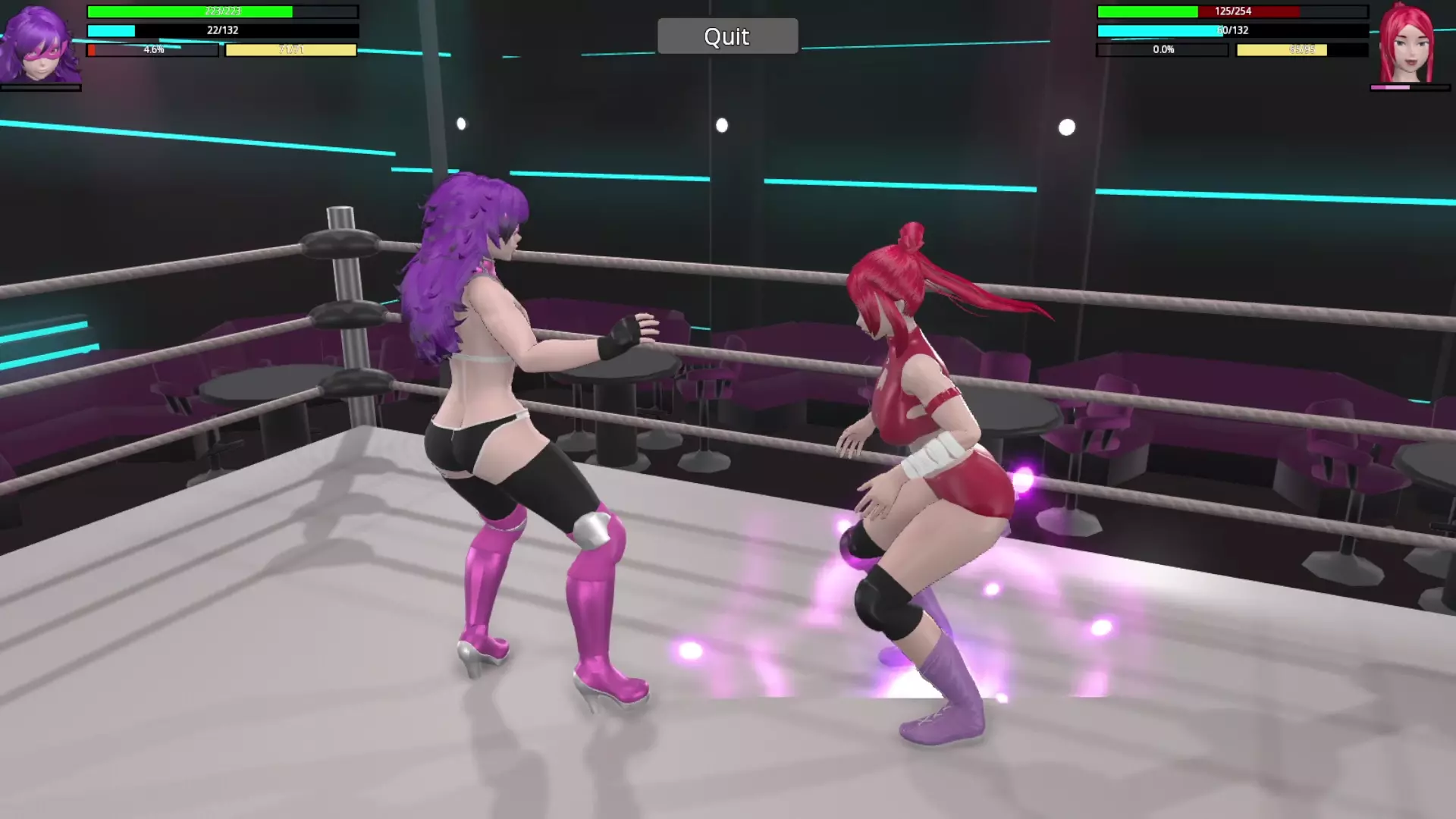Select the red-haired fighter portrait
Screen dimensions: 1456x819
pos(1408,44)
